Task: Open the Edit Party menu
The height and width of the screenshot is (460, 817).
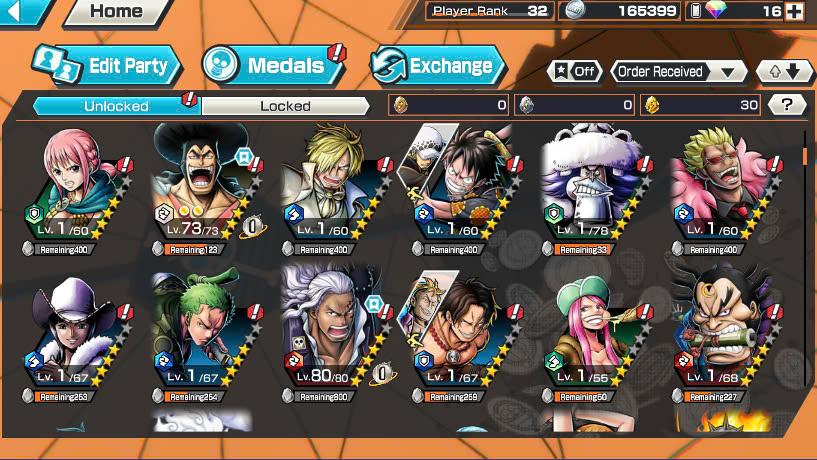Action: (x=107, y=66)
